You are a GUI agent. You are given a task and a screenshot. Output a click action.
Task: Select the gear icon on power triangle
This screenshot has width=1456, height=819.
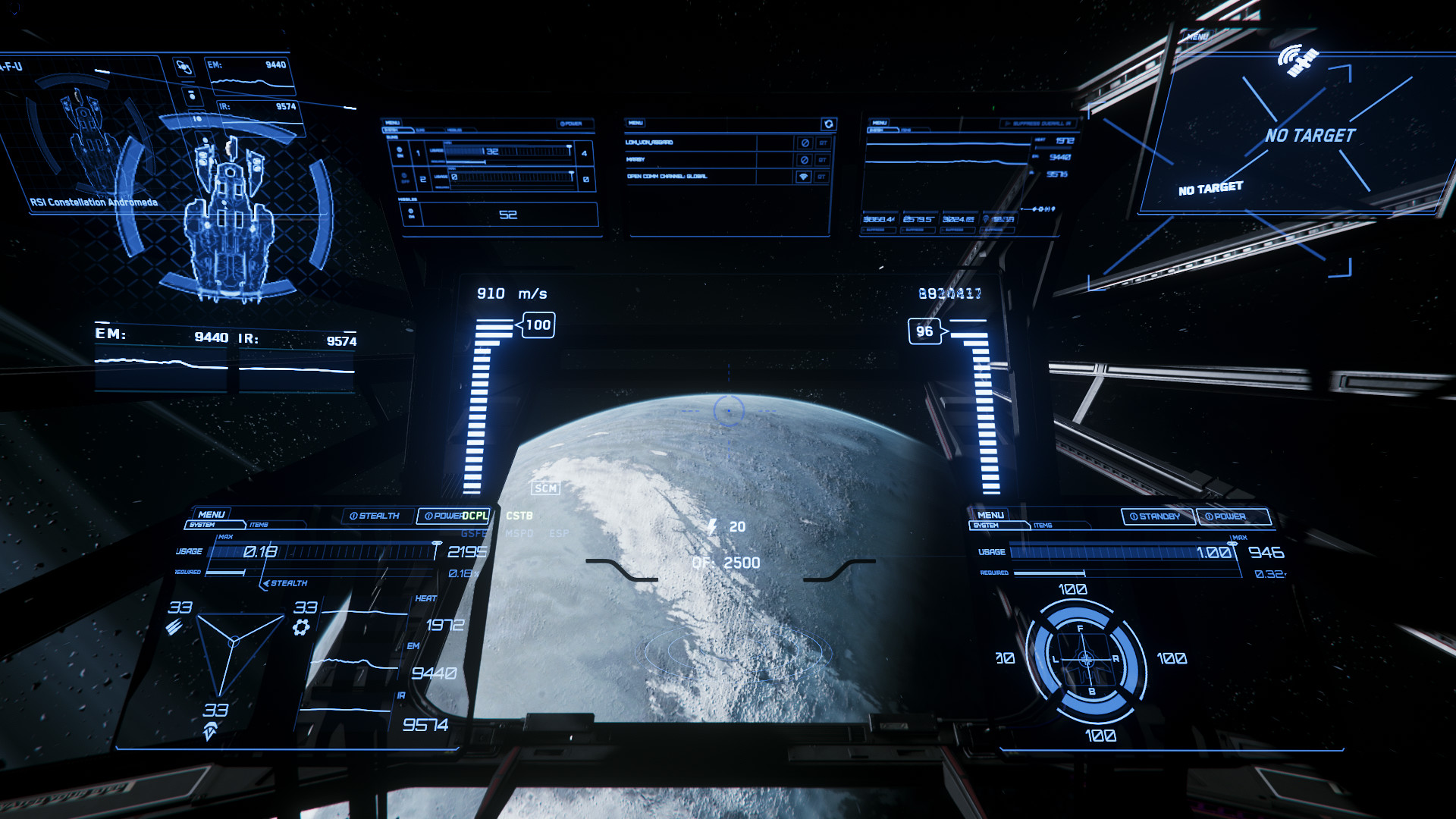pyautogui.click(x=301, y=627)
